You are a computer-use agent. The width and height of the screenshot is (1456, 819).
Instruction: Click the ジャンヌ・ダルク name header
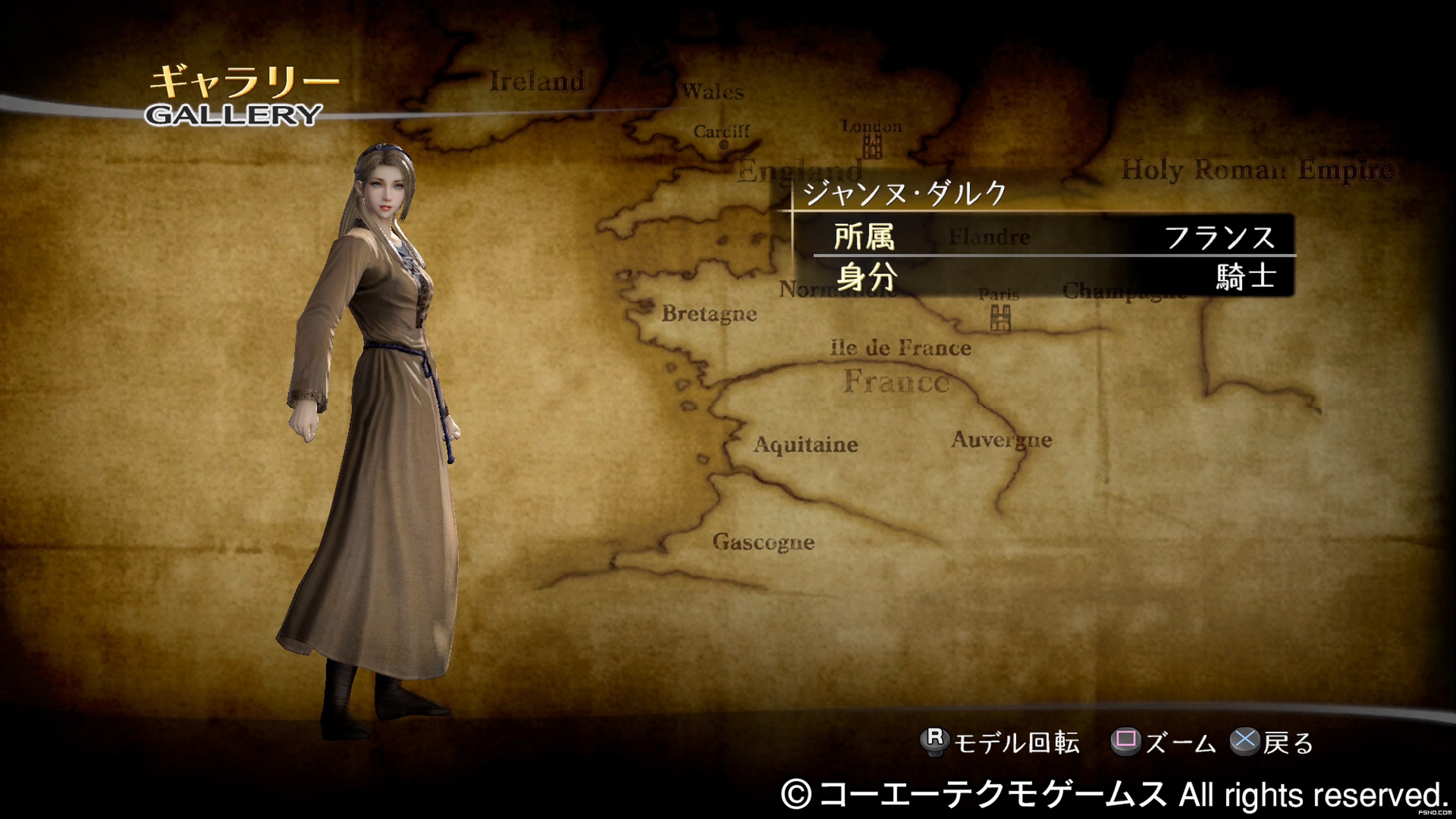pyautogui.click(x=904, y=193)
